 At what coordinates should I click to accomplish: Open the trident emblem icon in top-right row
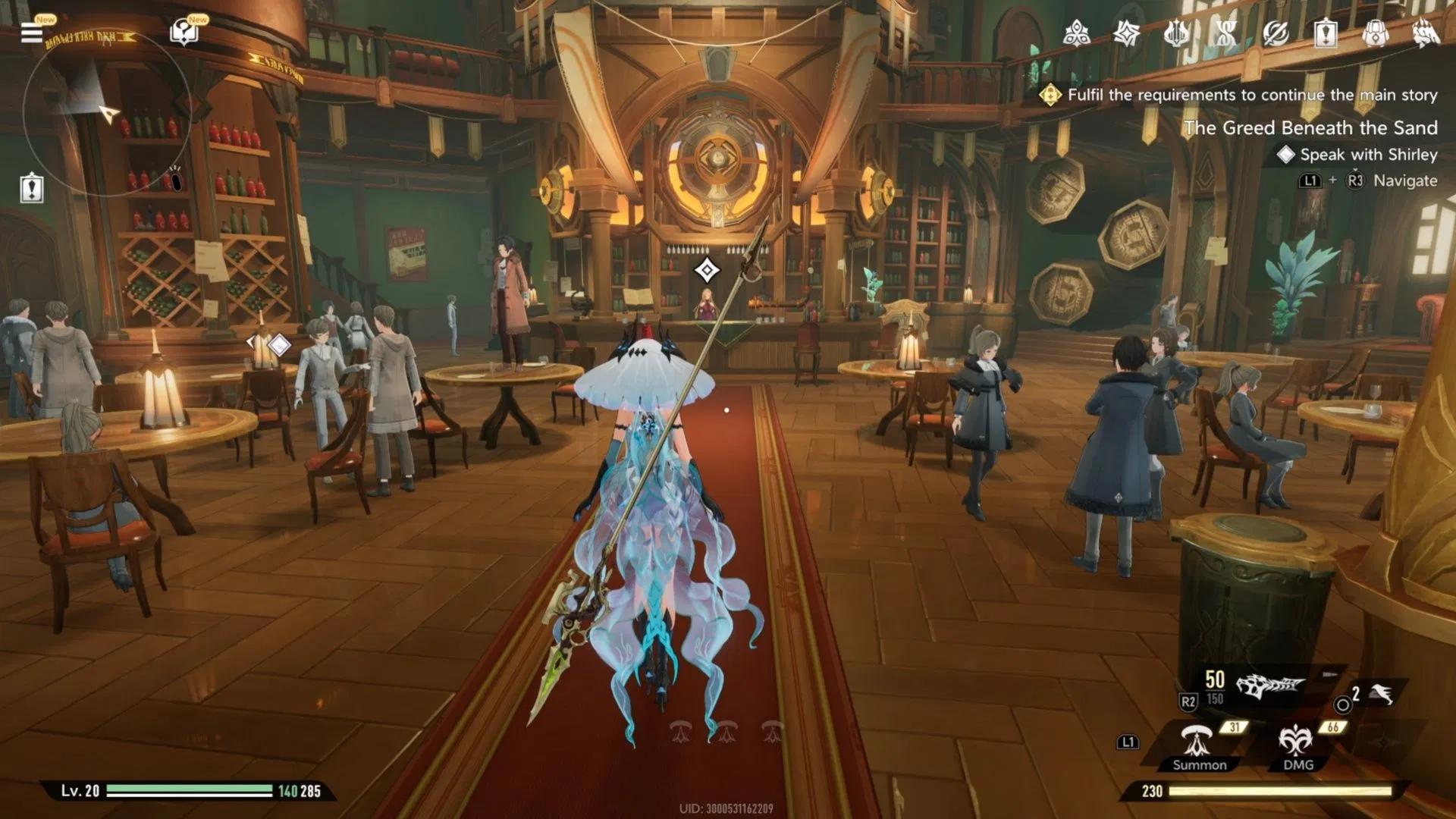(x=1176, y=32)
